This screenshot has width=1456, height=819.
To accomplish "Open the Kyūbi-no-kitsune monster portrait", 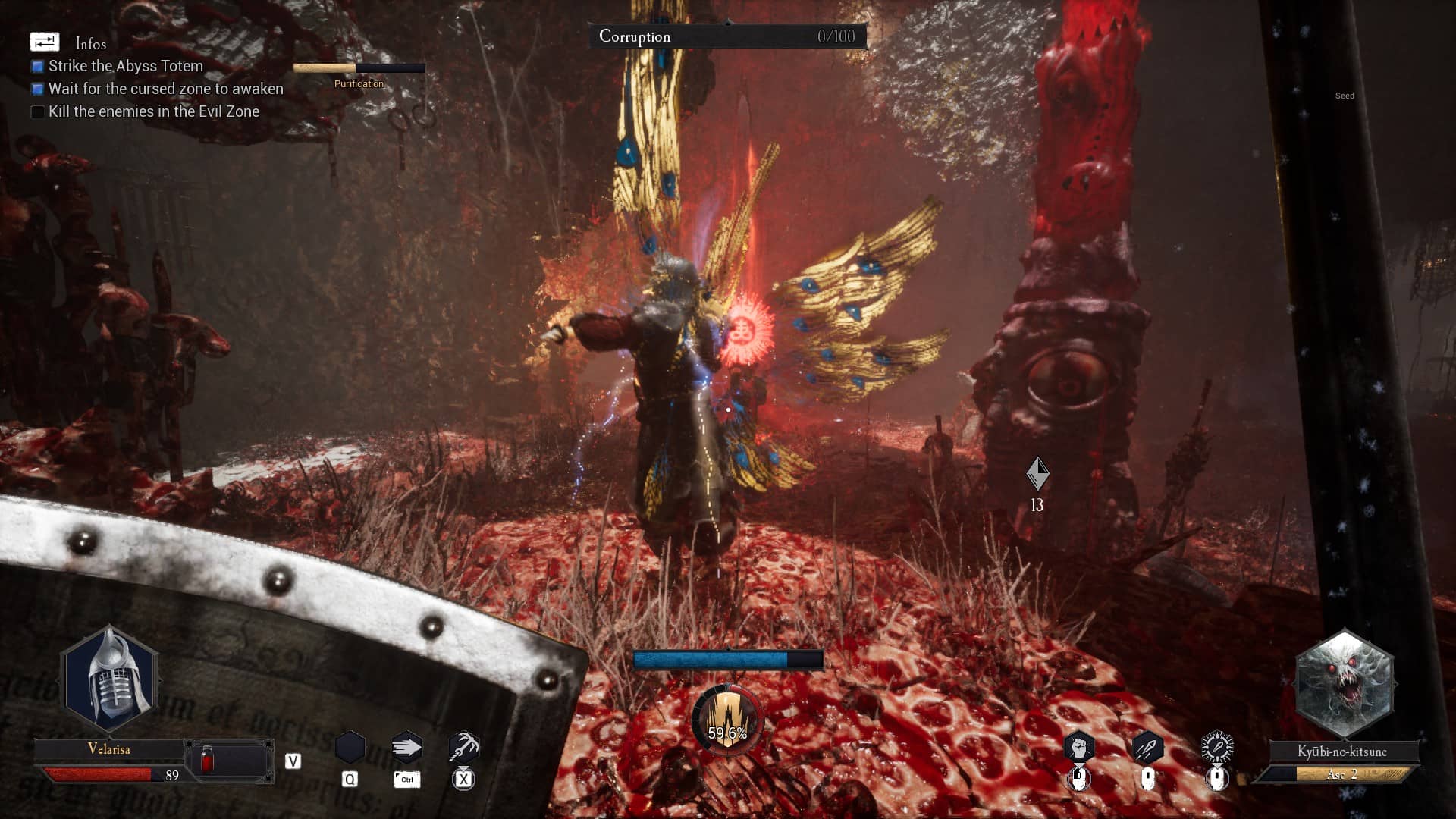I will pos(1344,684).
